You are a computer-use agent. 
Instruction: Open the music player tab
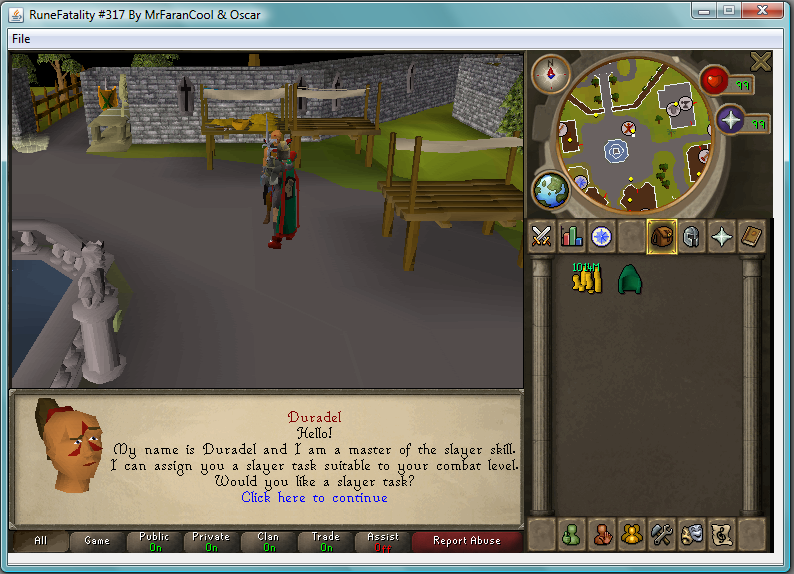click(x=721, y=534)
